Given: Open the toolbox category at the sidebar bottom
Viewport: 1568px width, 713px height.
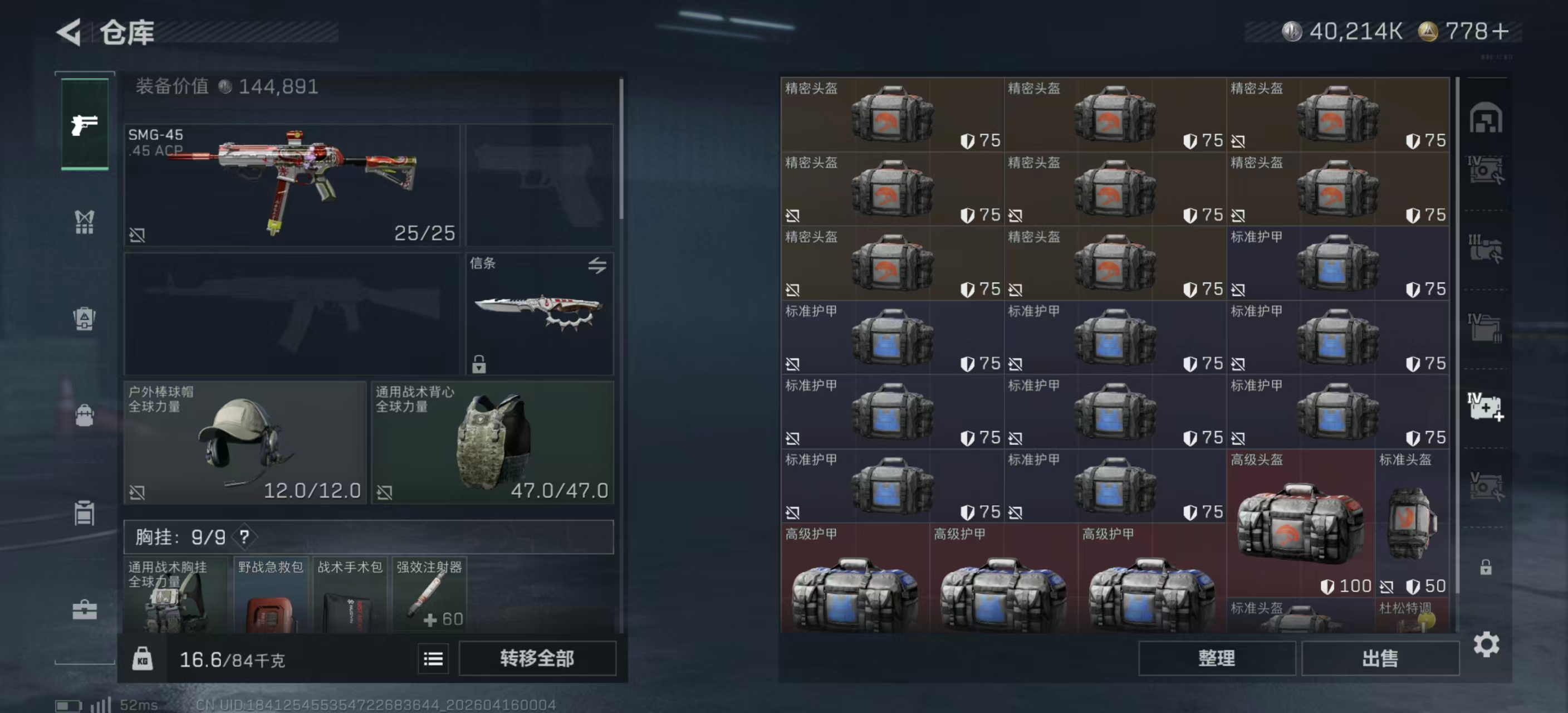Looking at the screenshot, I should coord(85,609).
